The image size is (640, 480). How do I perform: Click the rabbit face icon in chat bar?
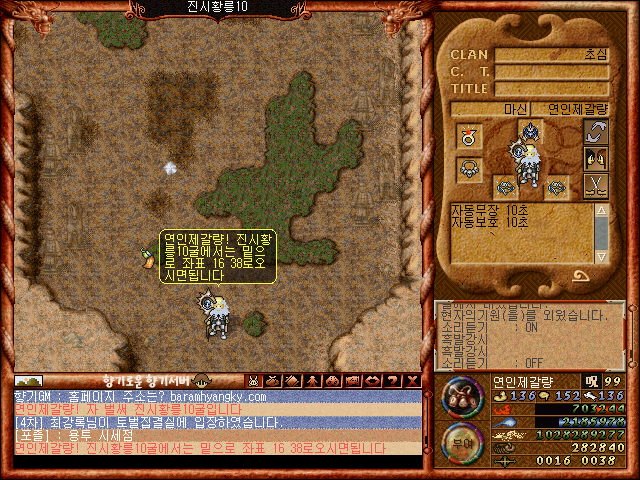click(x=254, y=381)
